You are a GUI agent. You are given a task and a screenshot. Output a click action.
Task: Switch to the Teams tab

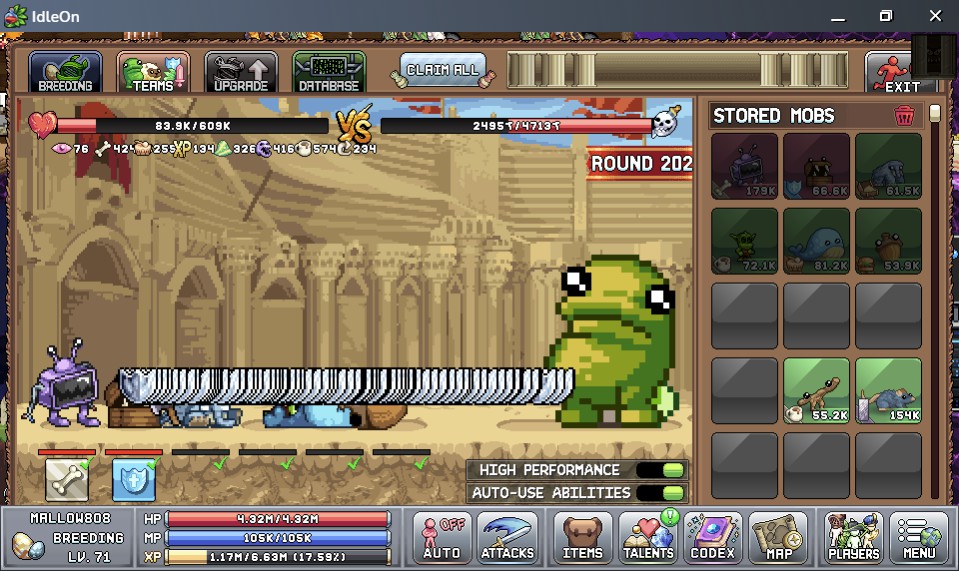click(x=153, y=72)
